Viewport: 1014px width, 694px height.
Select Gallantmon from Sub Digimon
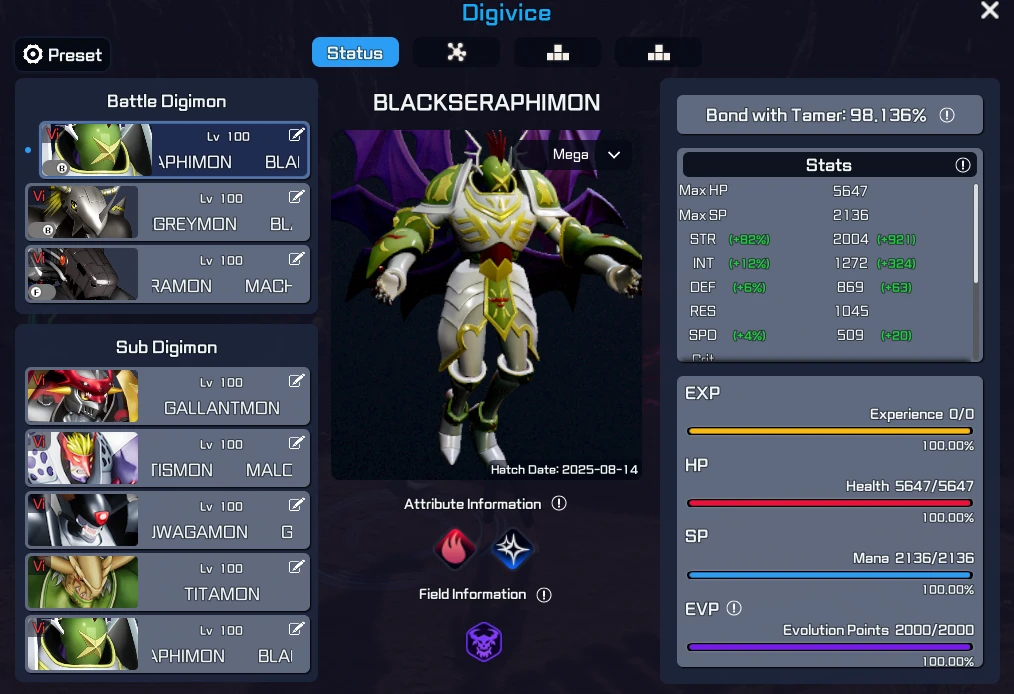(167, 396)
